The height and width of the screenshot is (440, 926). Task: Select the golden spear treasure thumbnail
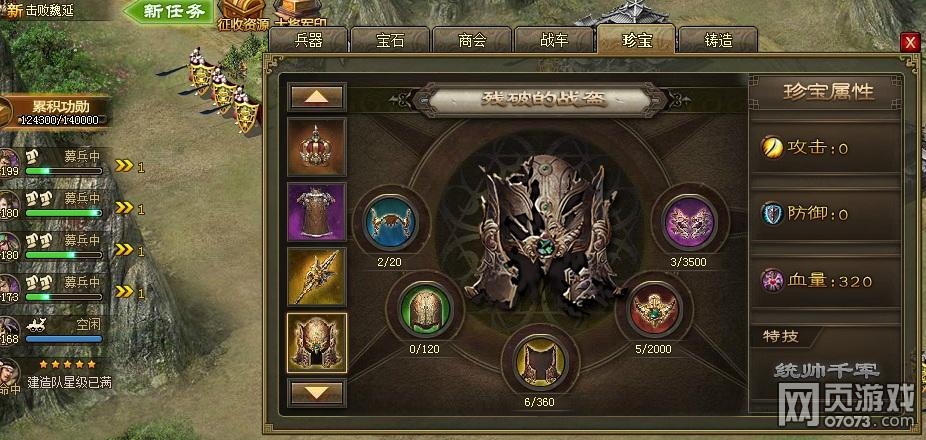[x=317, y=276]
